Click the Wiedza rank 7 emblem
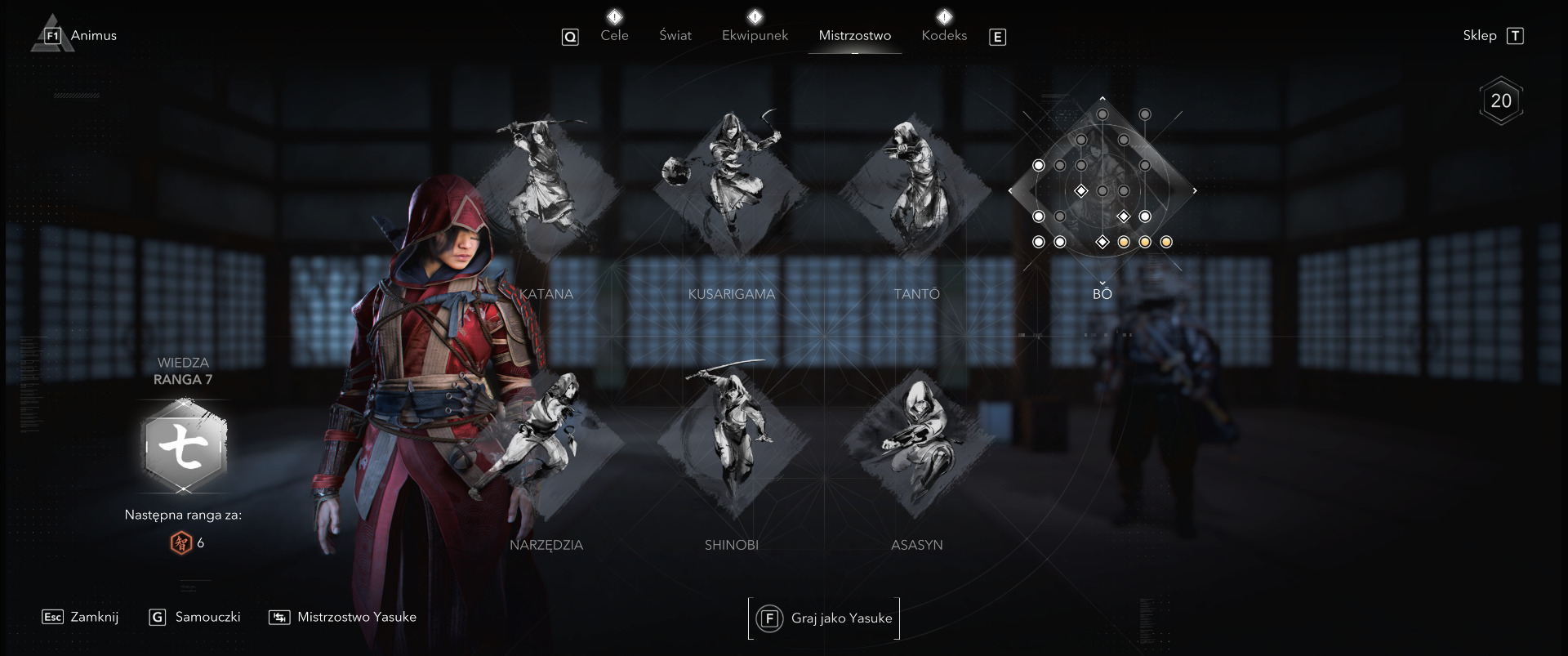Image resolution: width=1568 pixels, height=656 pixels. point(184,447)
